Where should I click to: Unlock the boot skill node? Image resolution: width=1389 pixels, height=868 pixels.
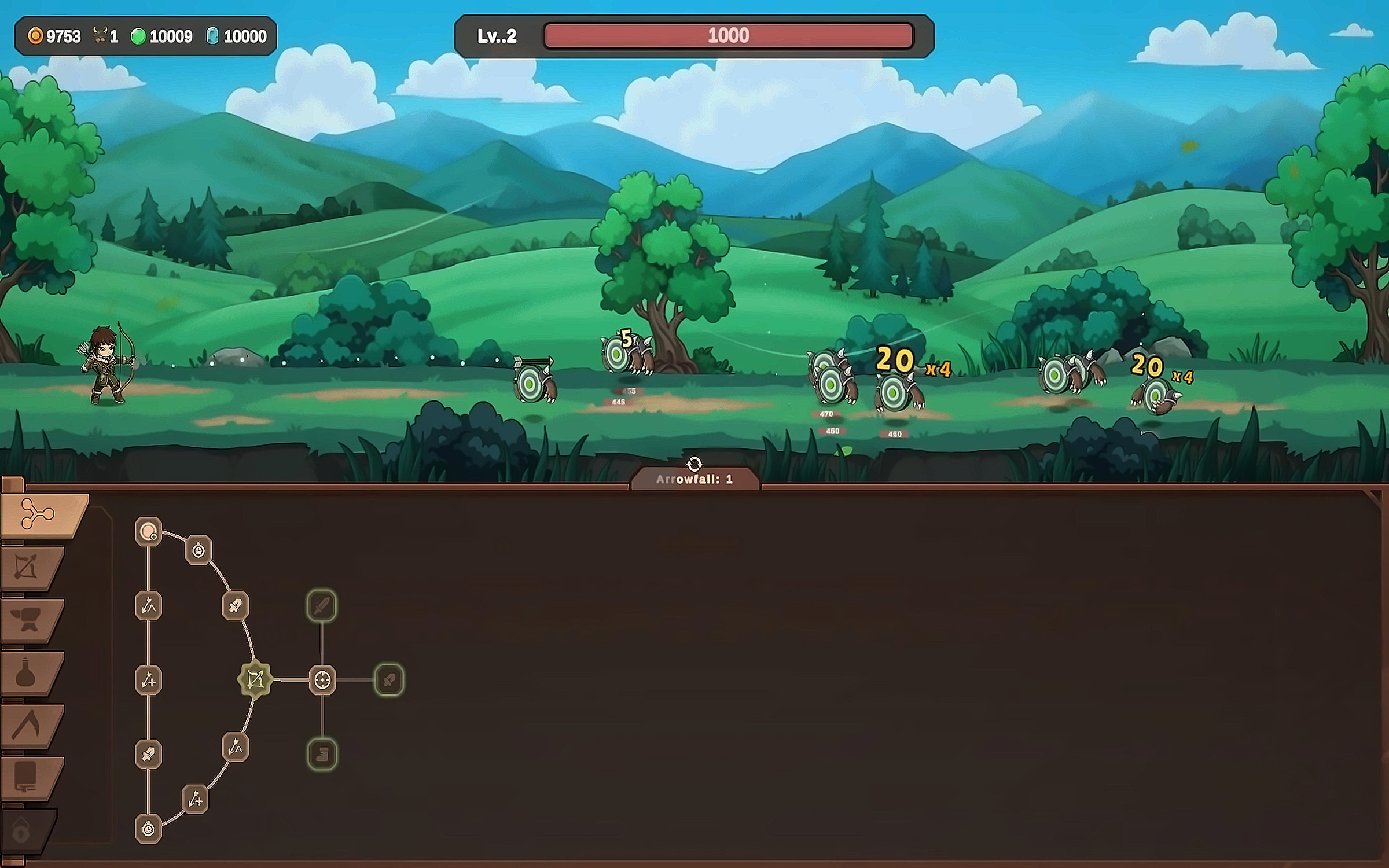pyautogui.click(x=322, y=754)
